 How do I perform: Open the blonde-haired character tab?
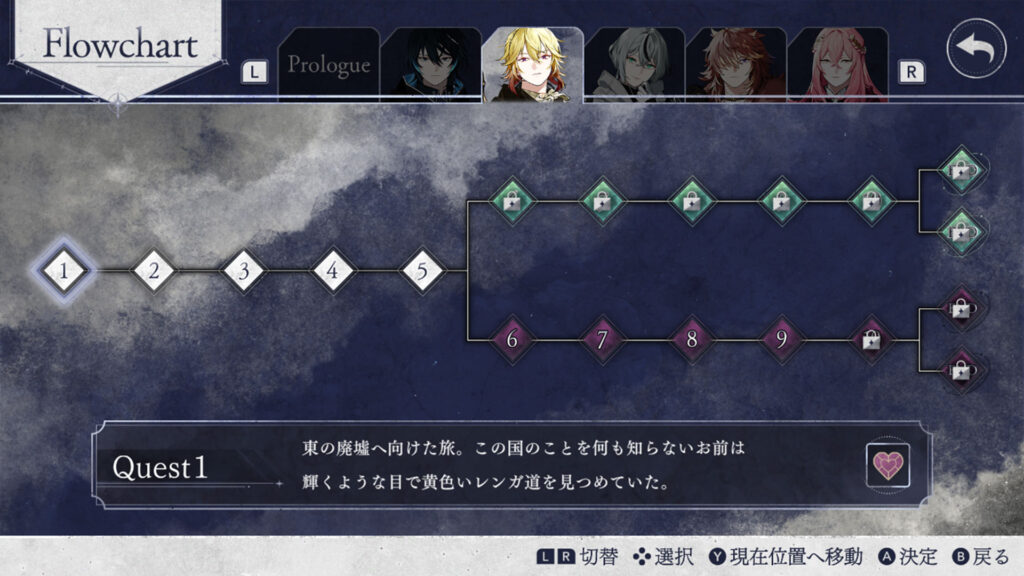click(532, 65)
